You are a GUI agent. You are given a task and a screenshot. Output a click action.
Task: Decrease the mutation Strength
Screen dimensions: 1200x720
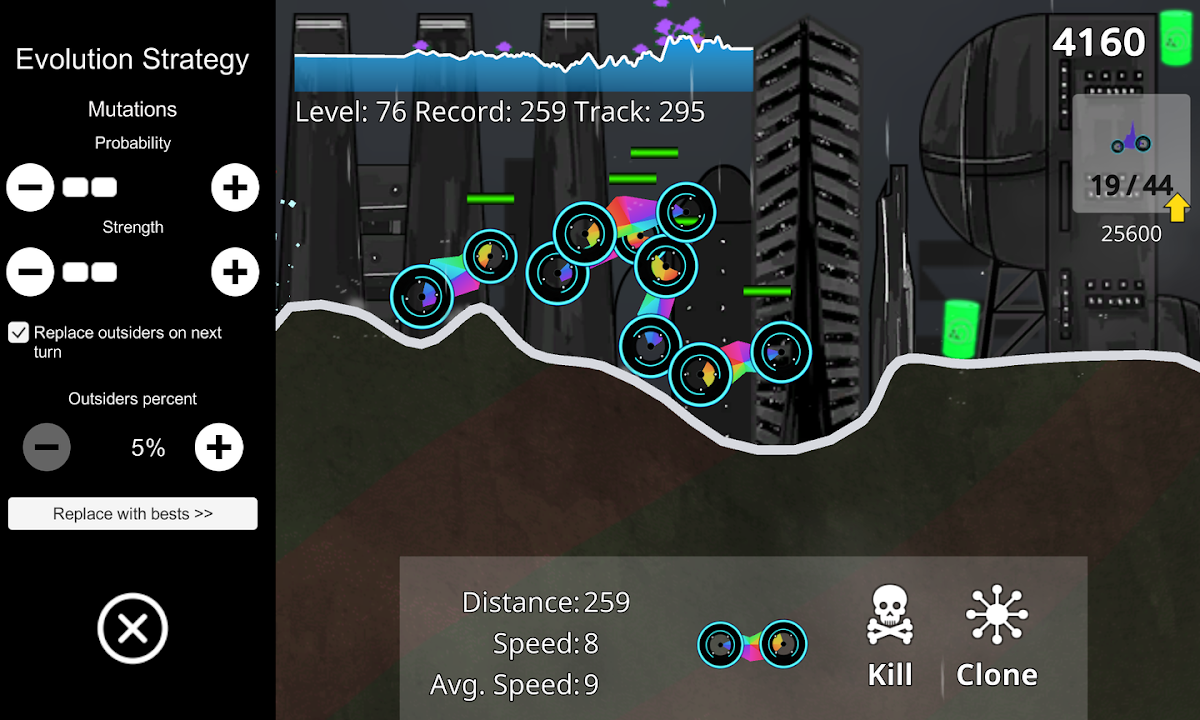(30, 272)
